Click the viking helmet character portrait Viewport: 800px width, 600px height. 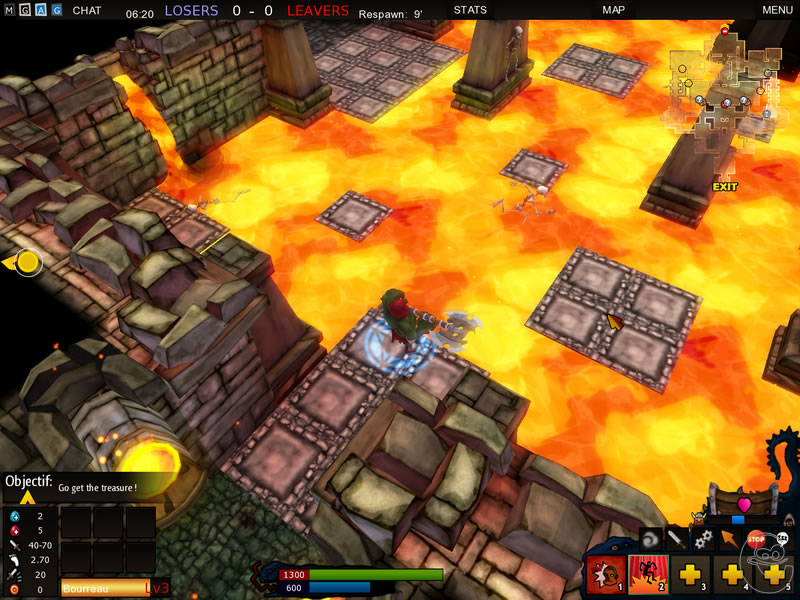(697, 518)
